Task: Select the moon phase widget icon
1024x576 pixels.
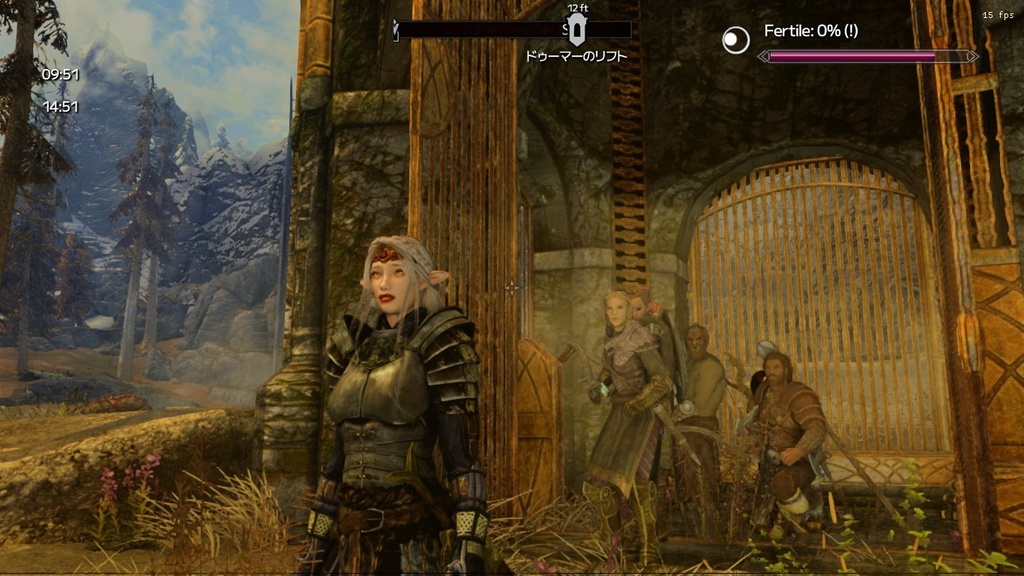Action: [x=736, y=40]
